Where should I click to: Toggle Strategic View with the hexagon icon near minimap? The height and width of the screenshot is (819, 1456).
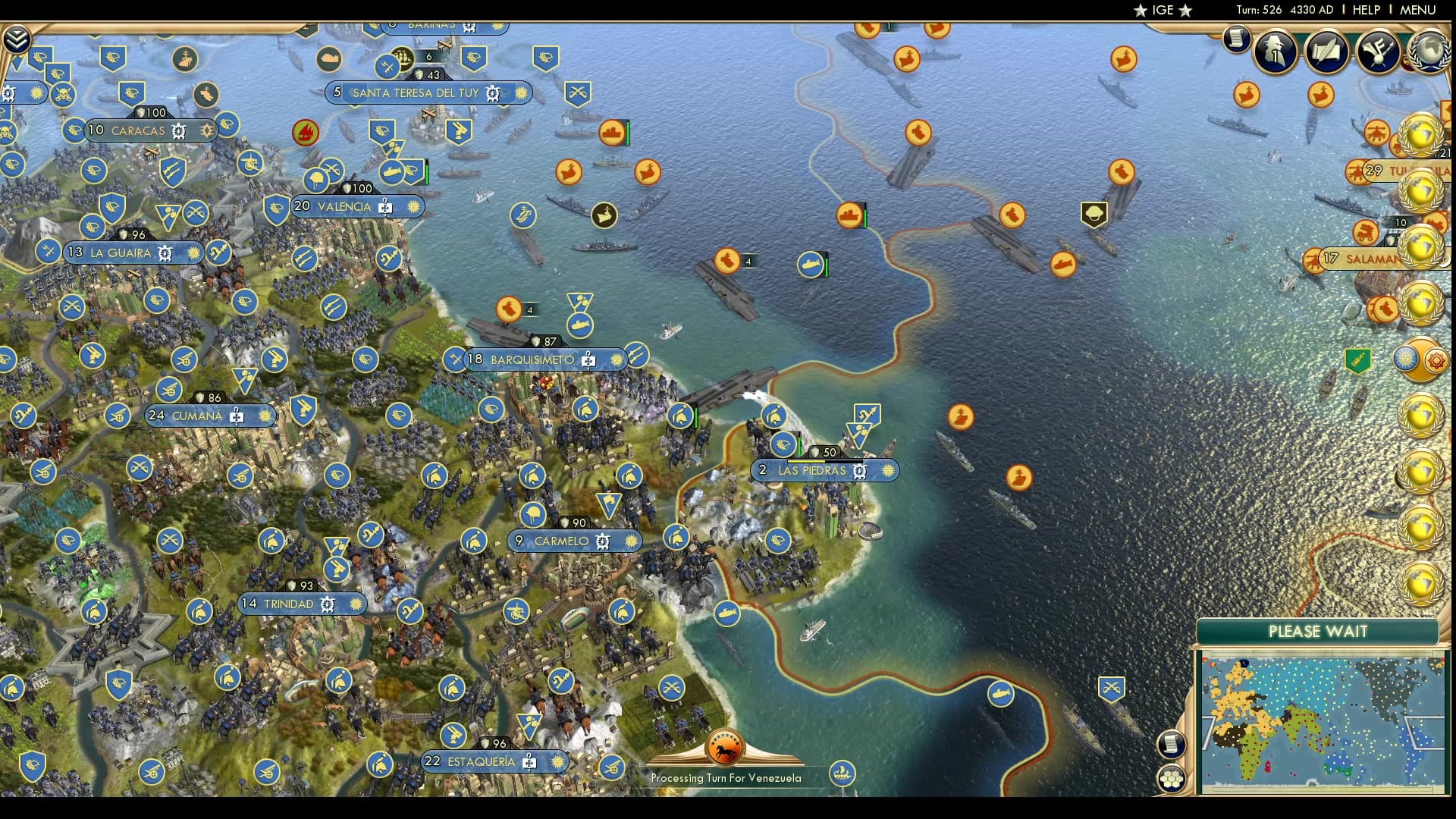1172,777
